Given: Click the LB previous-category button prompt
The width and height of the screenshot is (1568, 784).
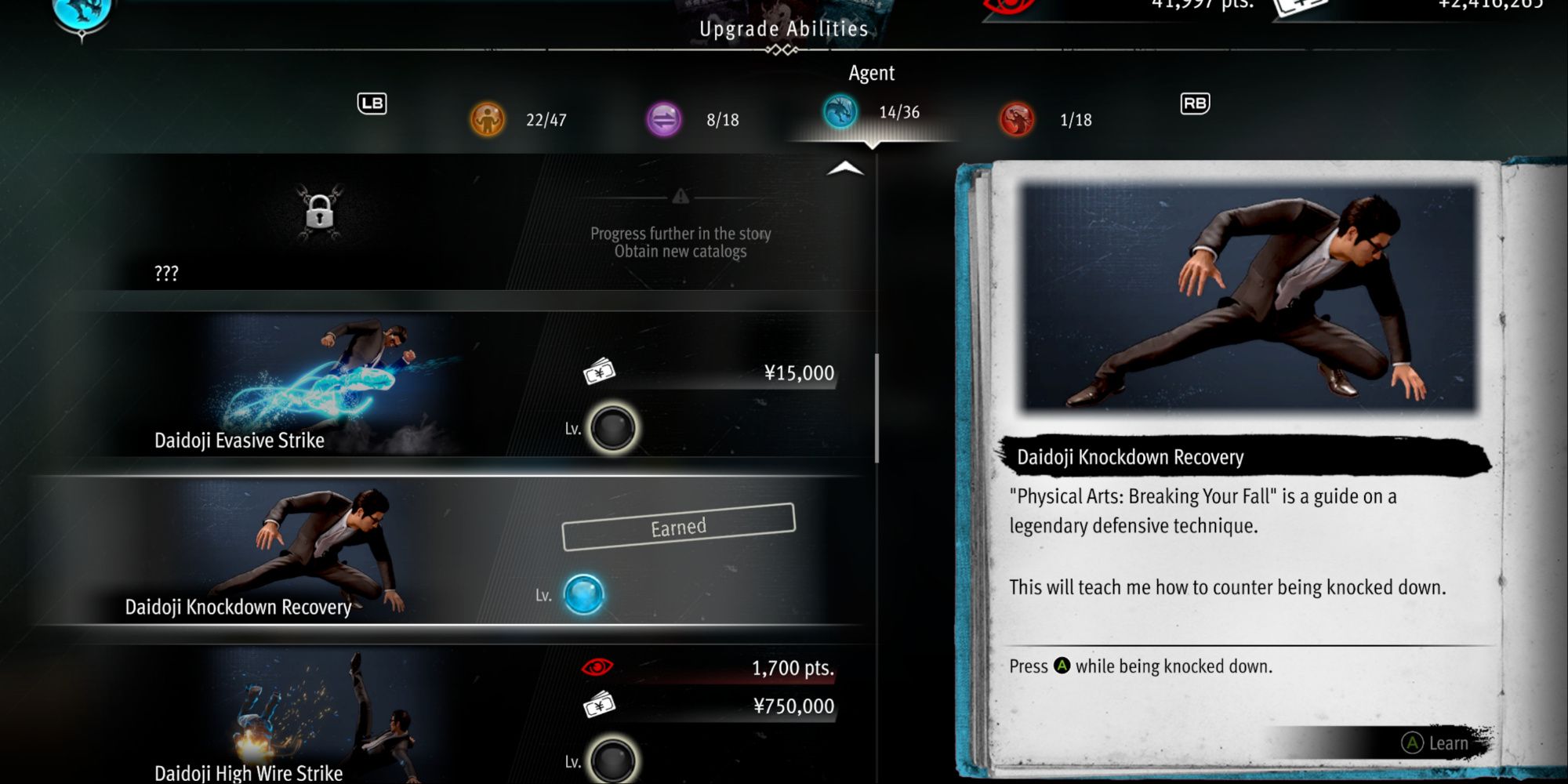Looking at the screenshot, I should pos(372,103).
